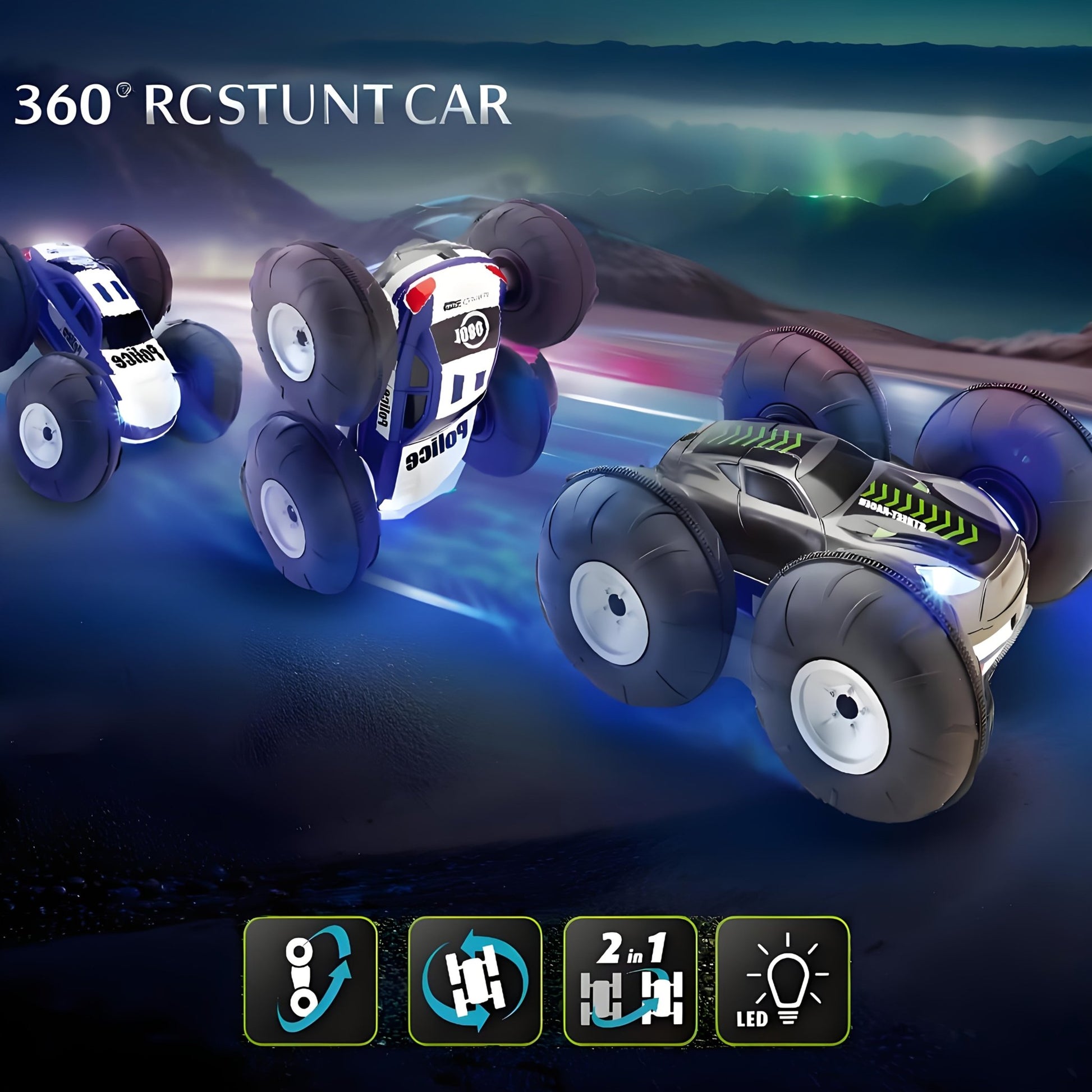
Task: Choose the 2 in 1 mode icon
Action: [630, 981]
